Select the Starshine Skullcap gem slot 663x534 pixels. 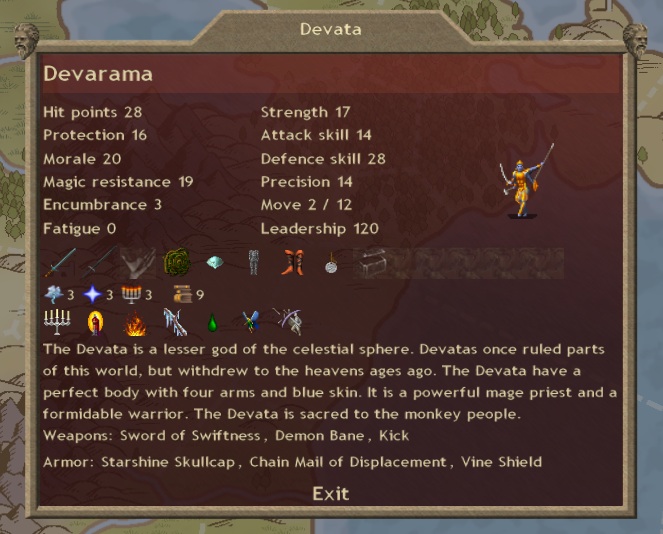215,262
